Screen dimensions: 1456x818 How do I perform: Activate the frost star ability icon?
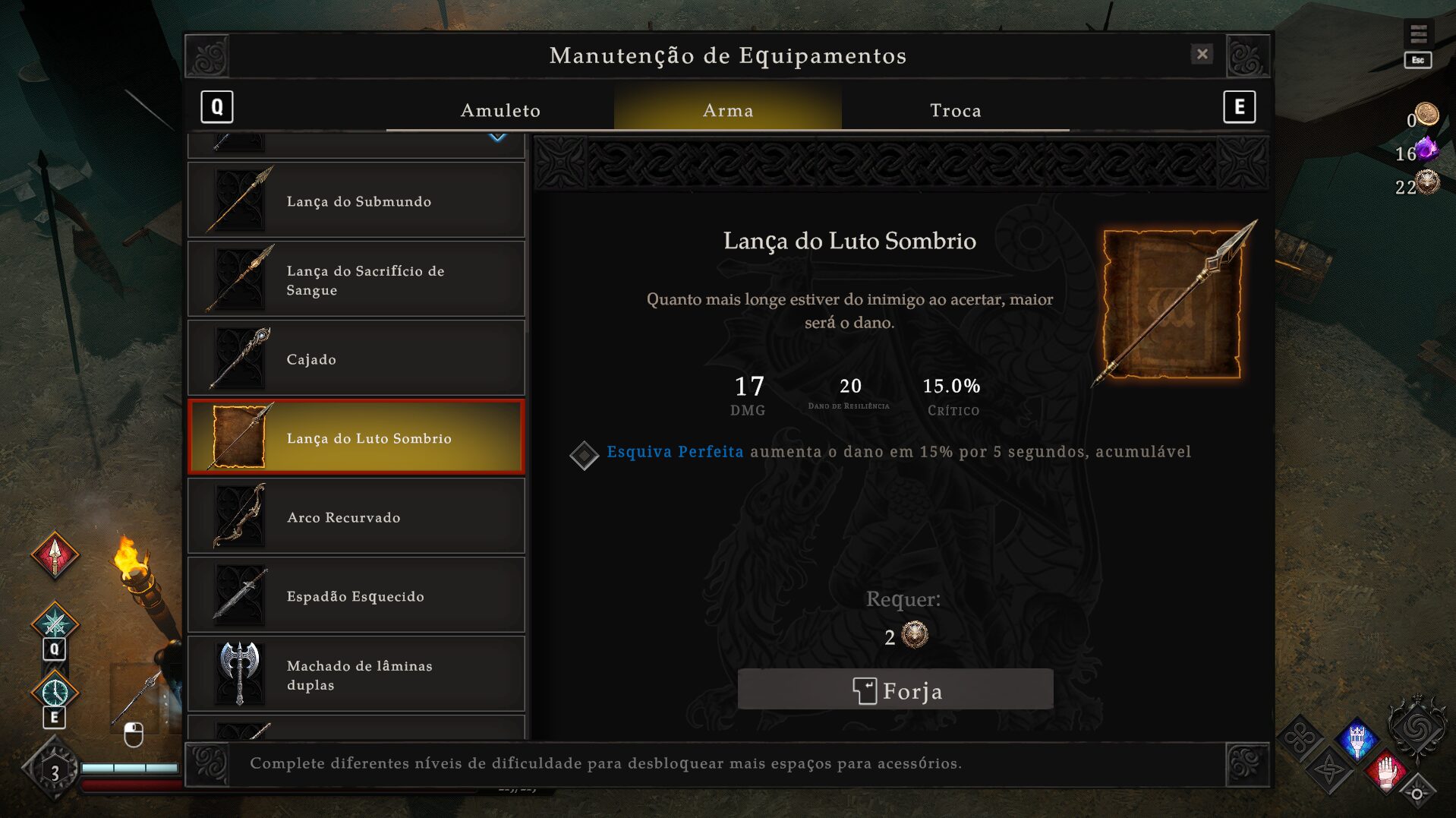[55, 624]
